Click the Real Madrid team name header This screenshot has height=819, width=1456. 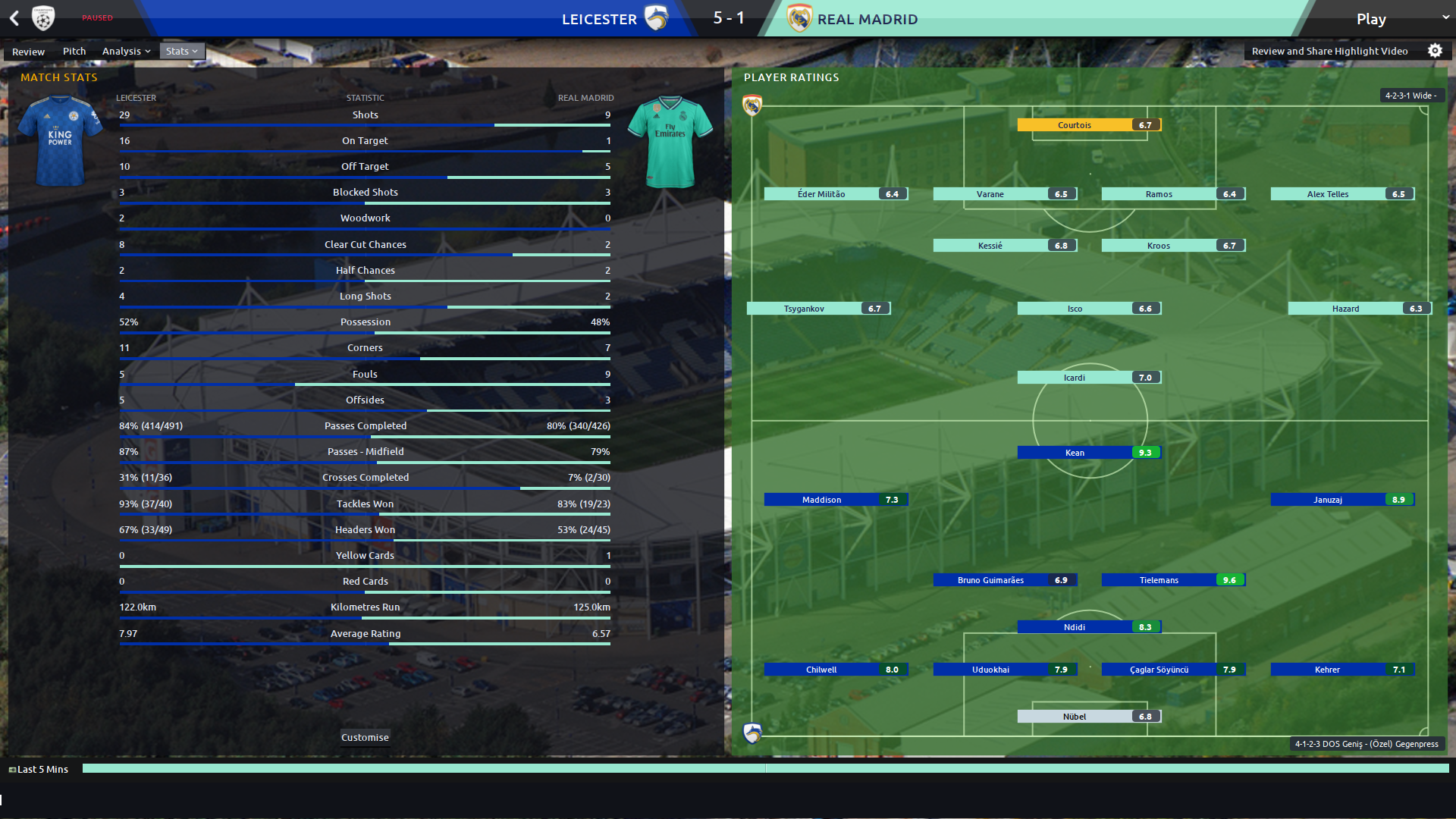867,20
